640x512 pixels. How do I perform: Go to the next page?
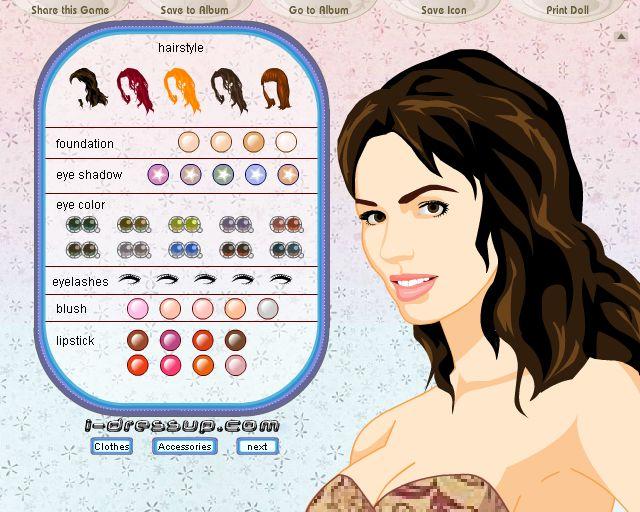click(x=257, y=446)
